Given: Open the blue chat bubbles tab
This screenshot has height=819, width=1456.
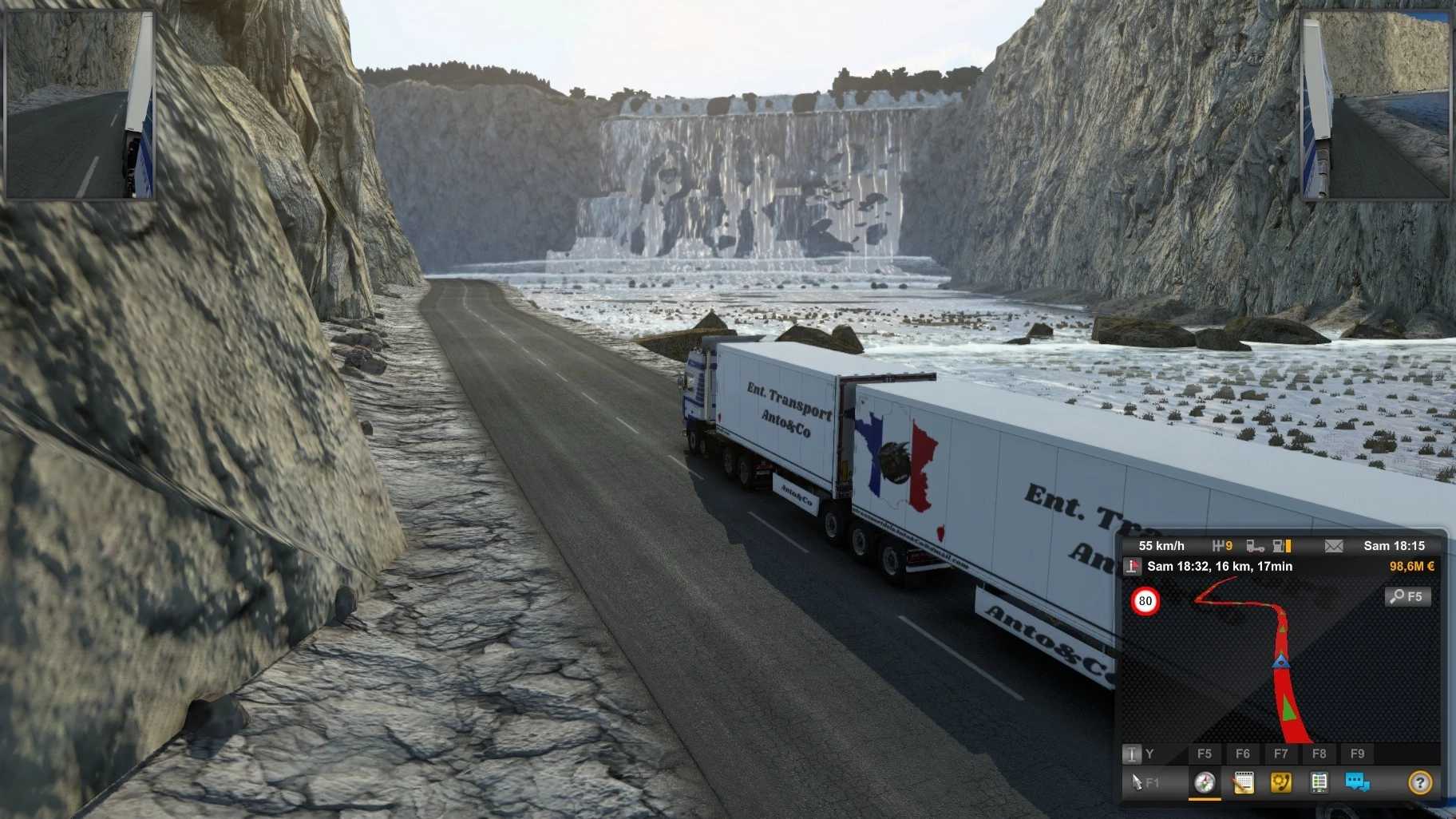Looking at the screenshot, I should coord(1357,782).
